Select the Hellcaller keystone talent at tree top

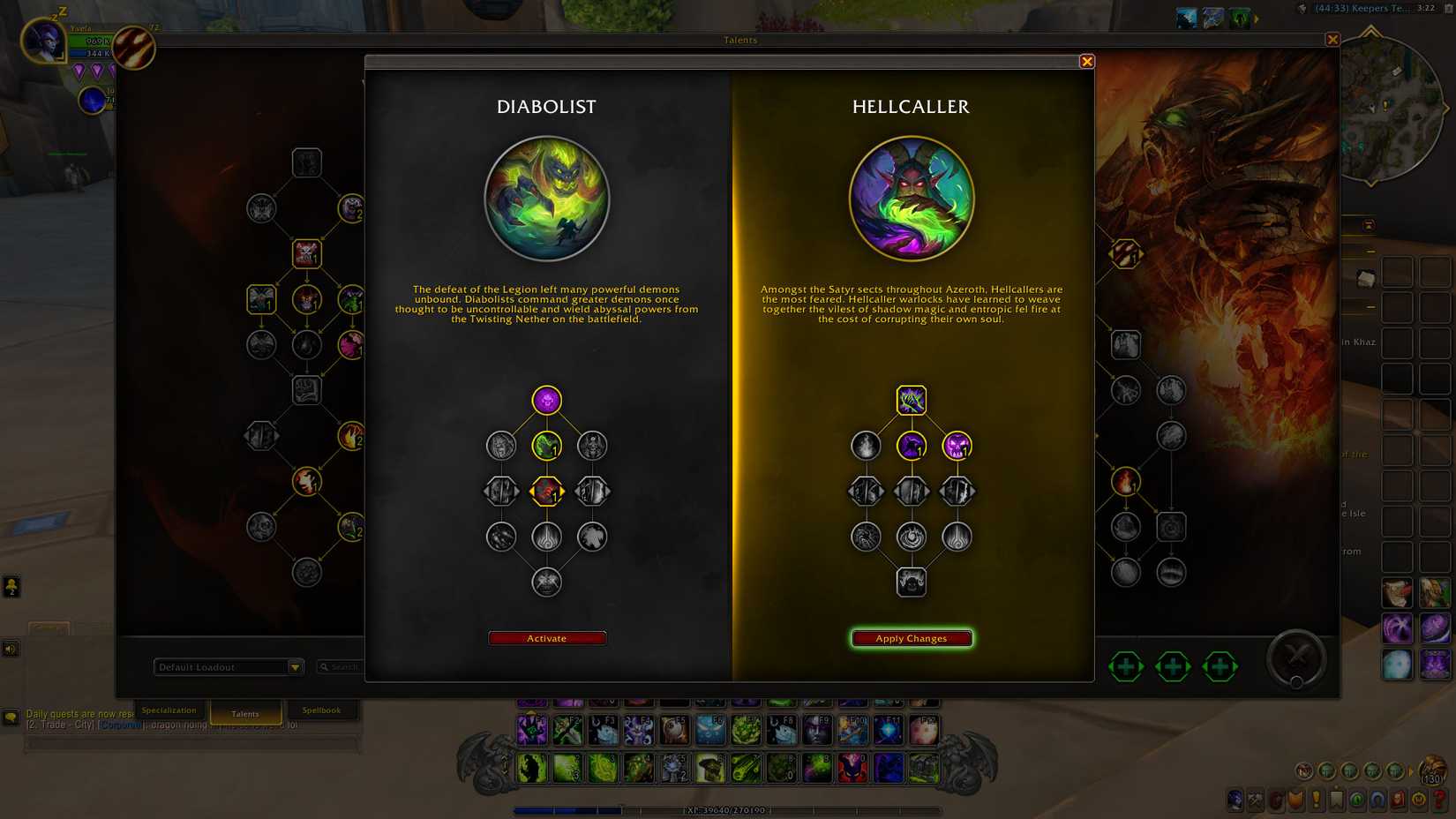(912, 400)
